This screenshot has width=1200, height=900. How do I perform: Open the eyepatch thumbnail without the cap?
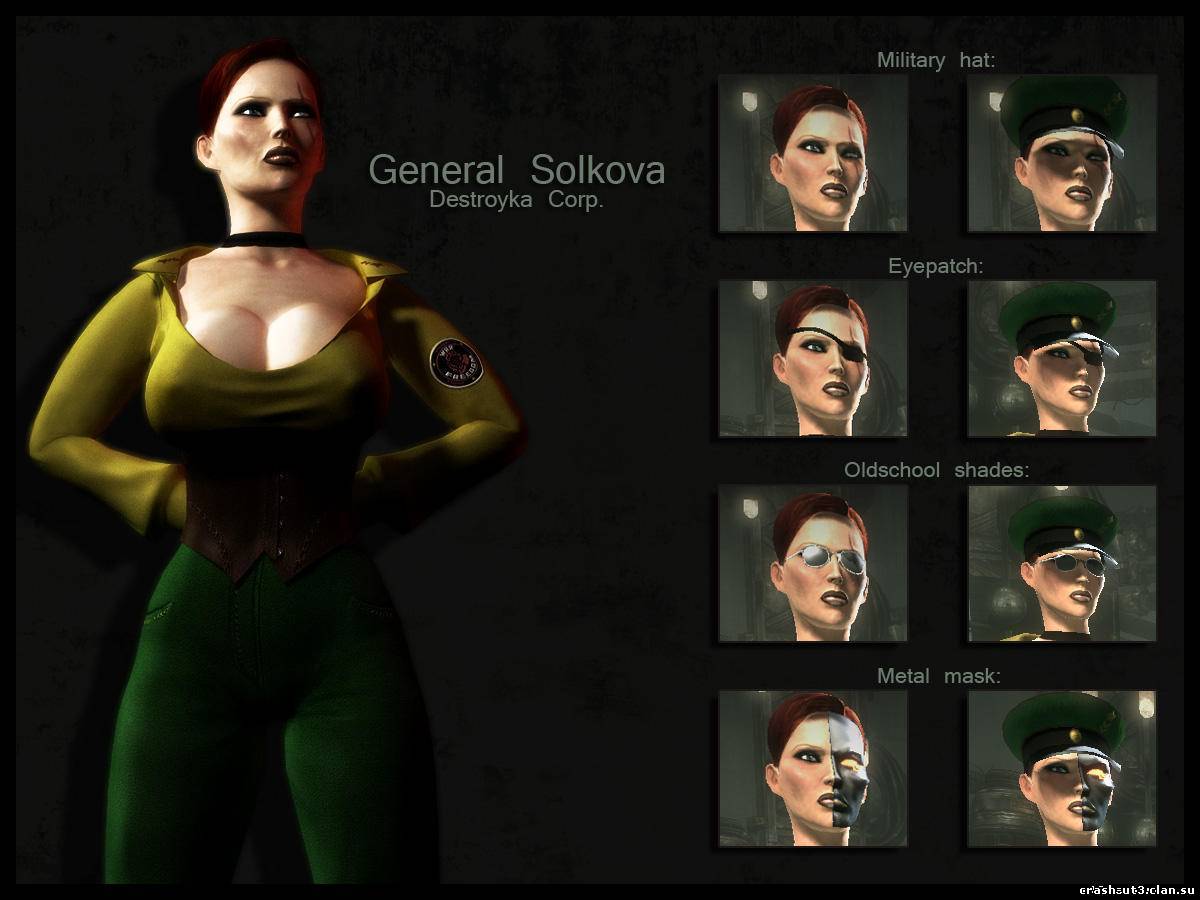813,358
